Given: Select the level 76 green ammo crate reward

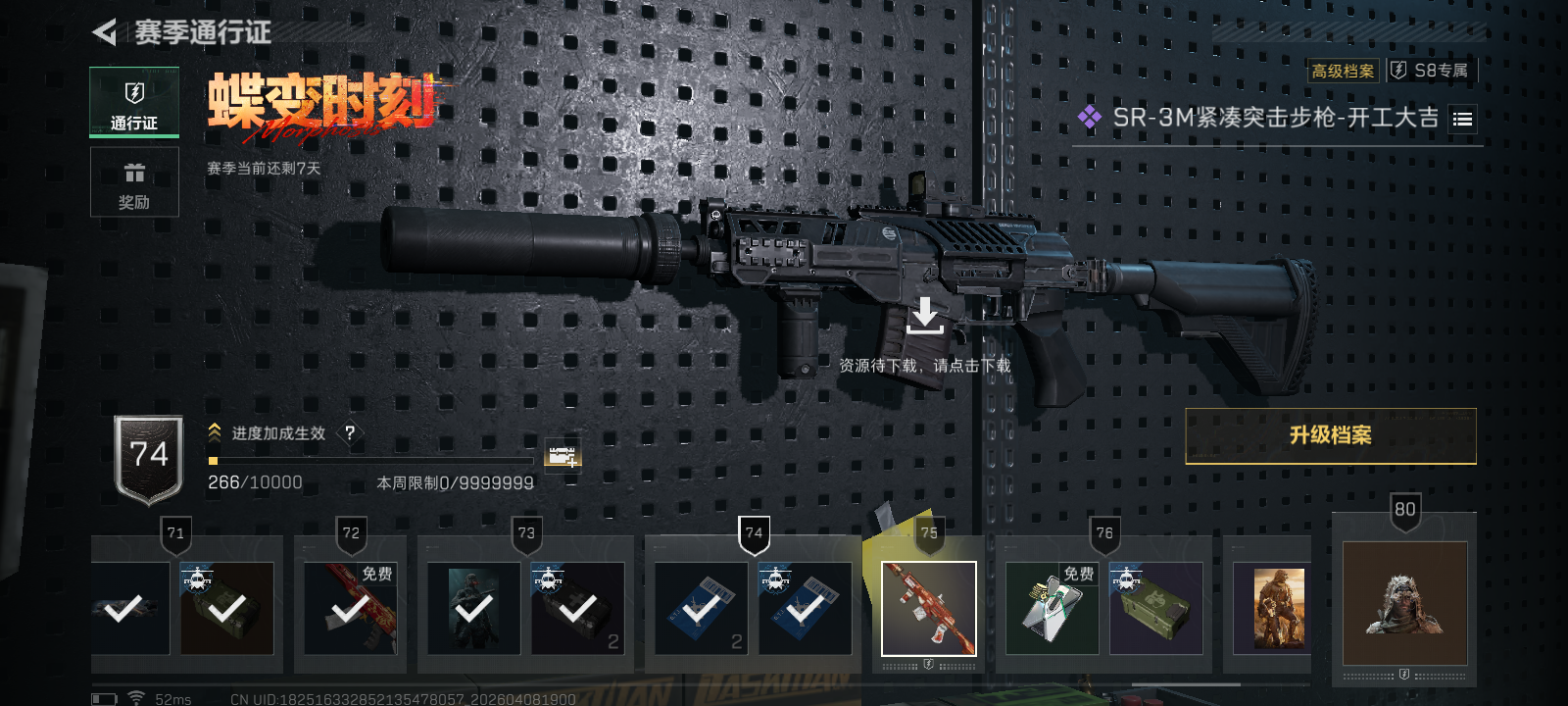Looking at the screenshot, I should click(1155, 608).
